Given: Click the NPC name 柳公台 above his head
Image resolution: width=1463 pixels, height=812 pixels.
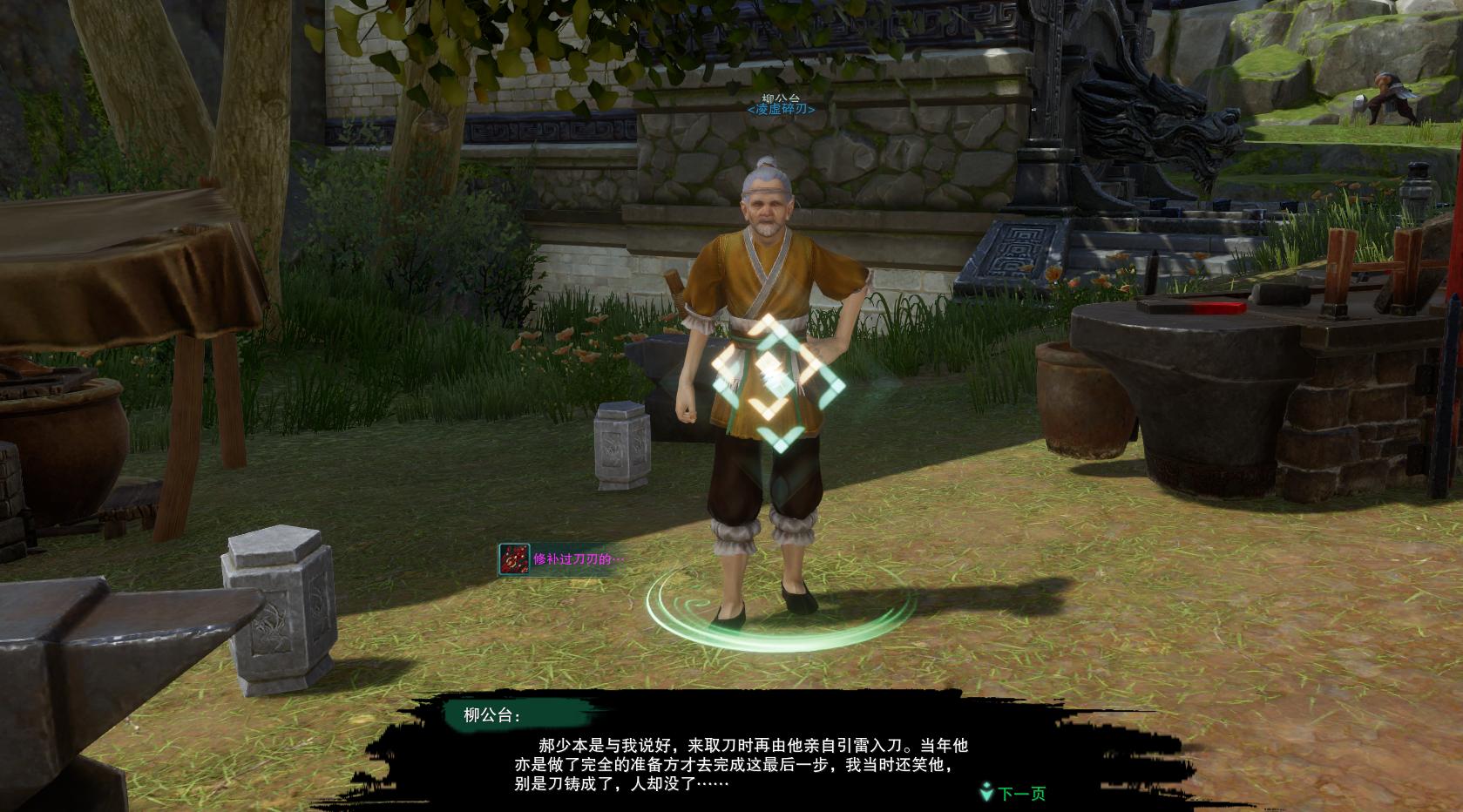Looking at the screenshot, I should (x=774, y=96).
